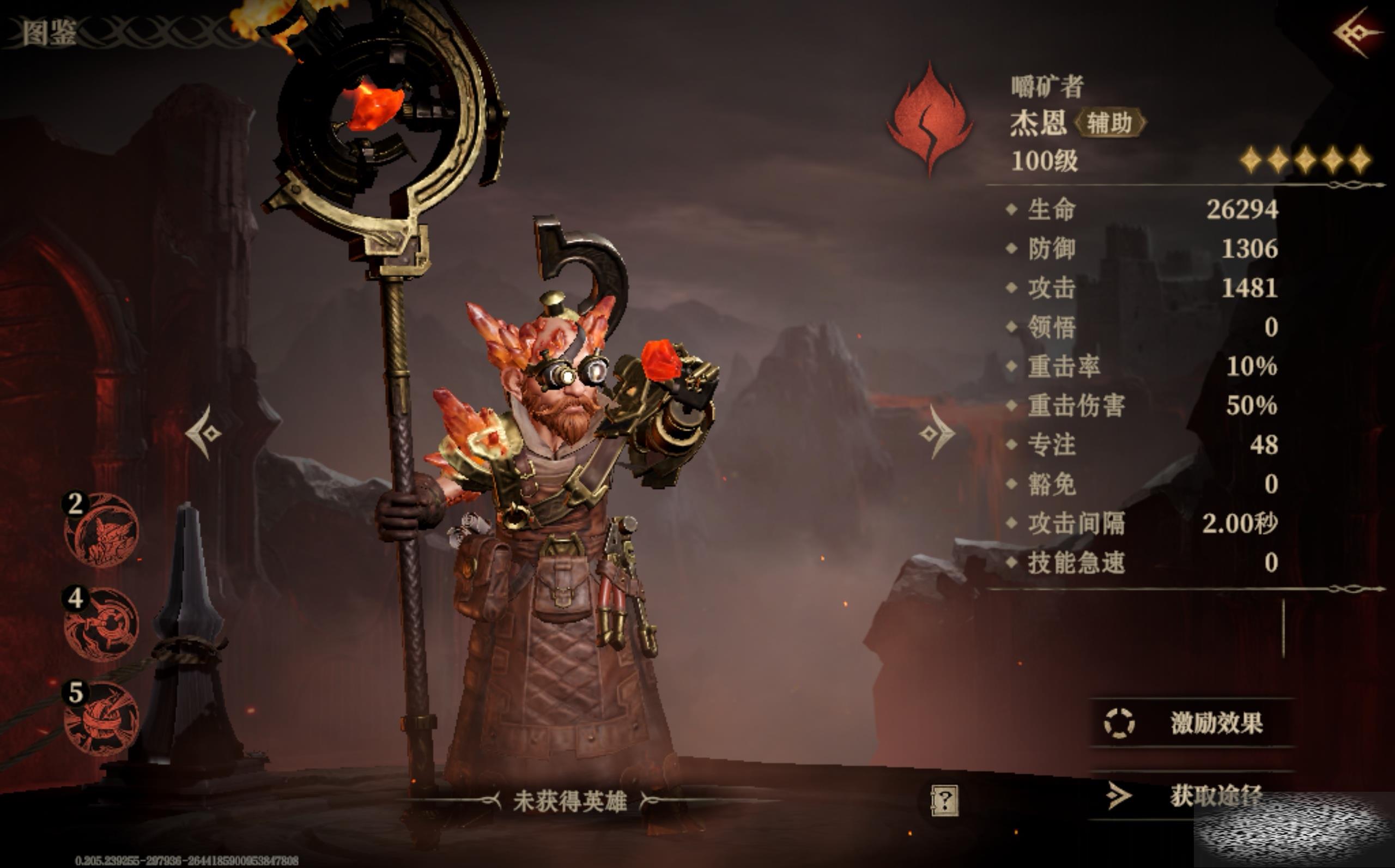The image size is (1395, 868).
Task: View the skill icon numbered 4
Action: pyautogui.click(x=101, y=624)
